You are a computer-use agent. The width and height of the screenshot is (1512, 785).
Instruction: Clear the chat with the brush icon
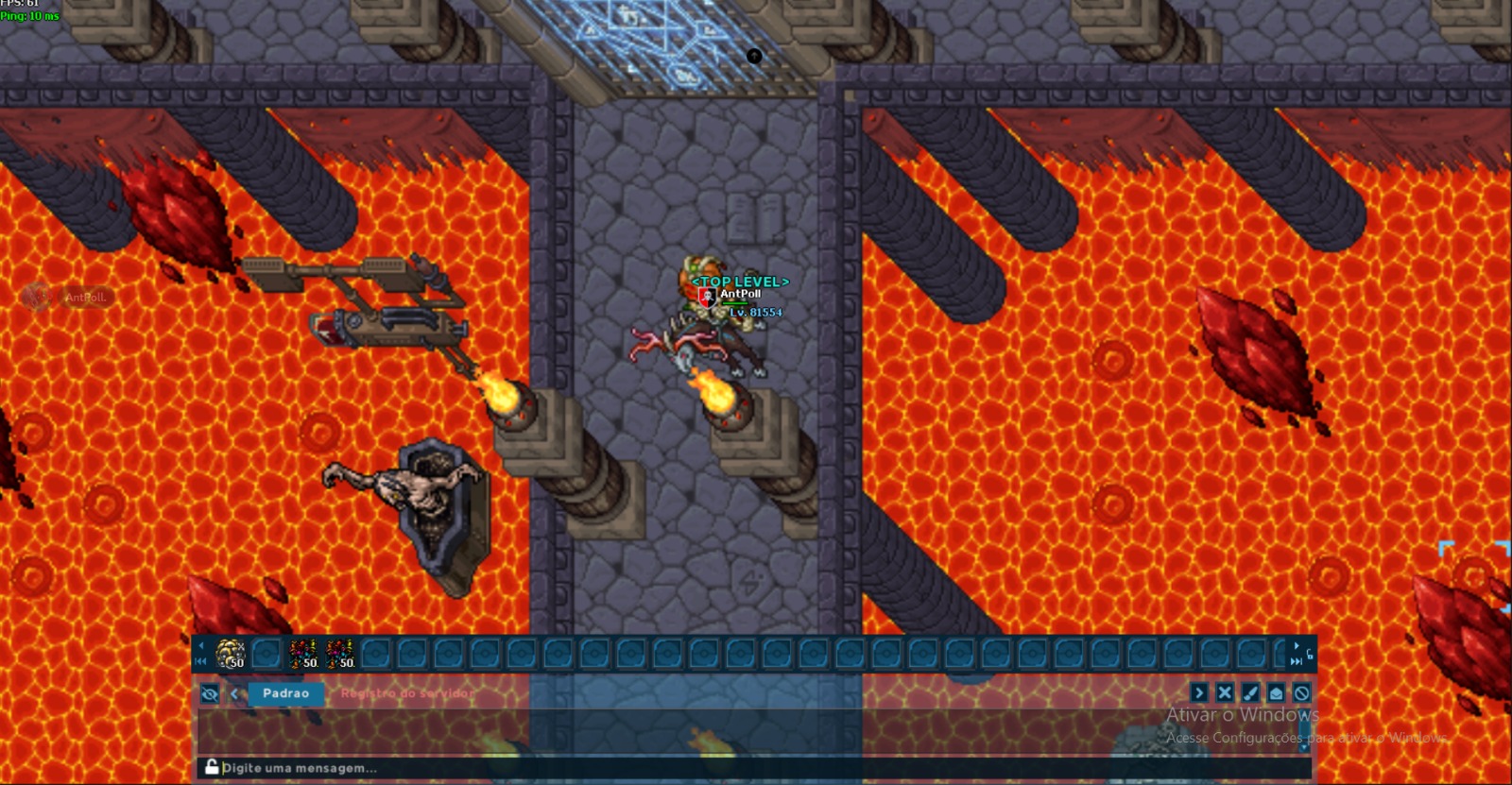1250,693
